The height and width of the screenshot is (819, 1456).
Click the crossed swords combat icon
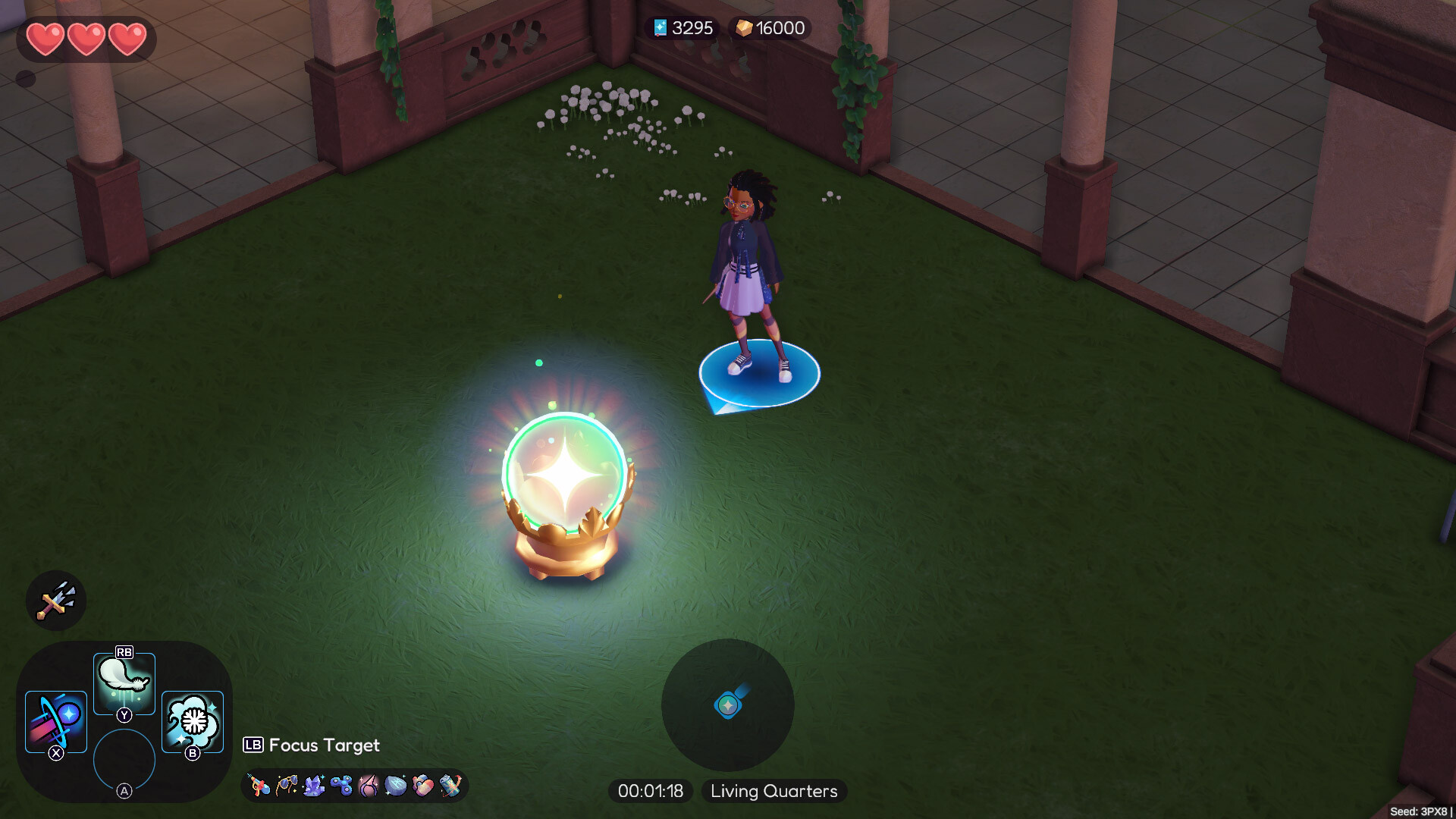tap(55, 600)
